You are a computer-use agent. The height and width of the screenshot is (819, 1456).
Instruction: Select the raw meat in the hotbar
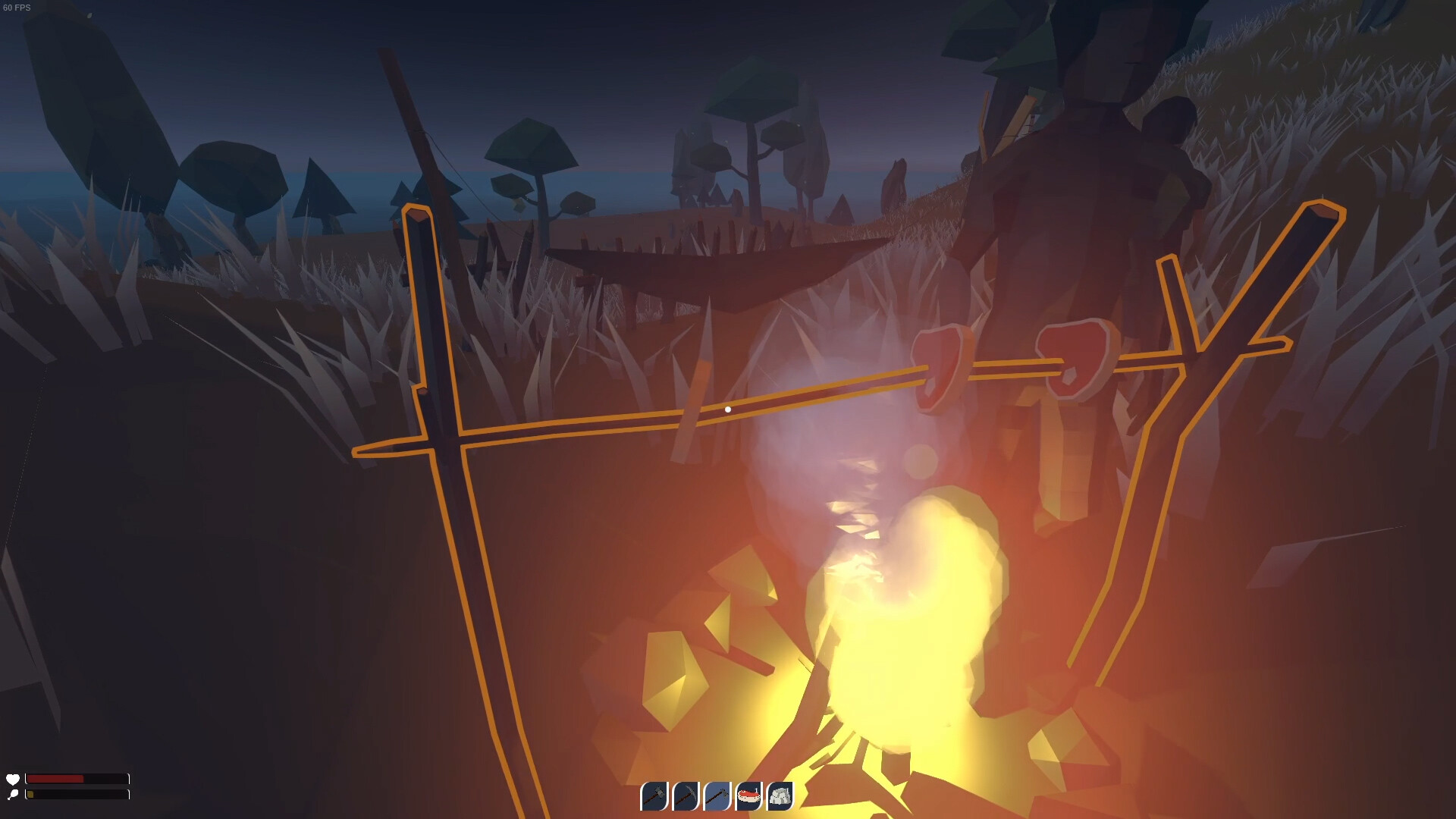748,795
